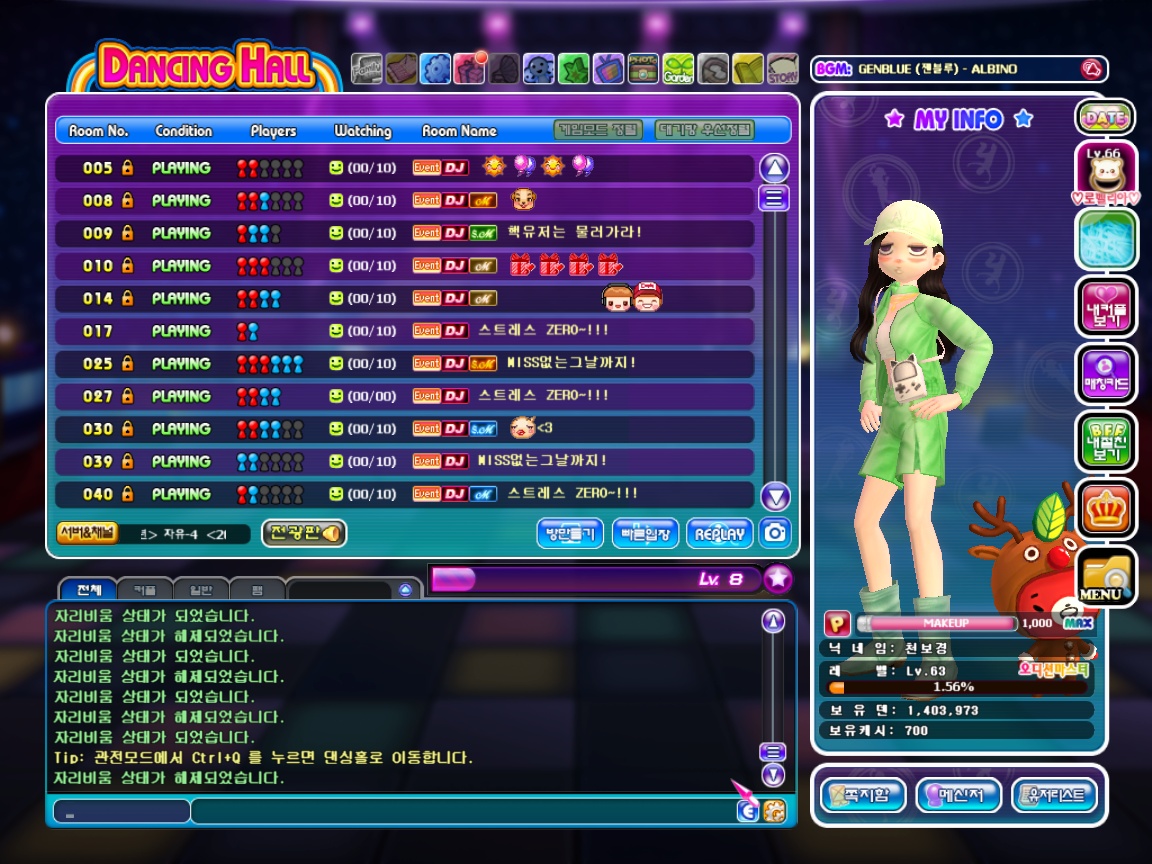
Task: Click the camera screenshot button
Action: [x=775, y=533]
